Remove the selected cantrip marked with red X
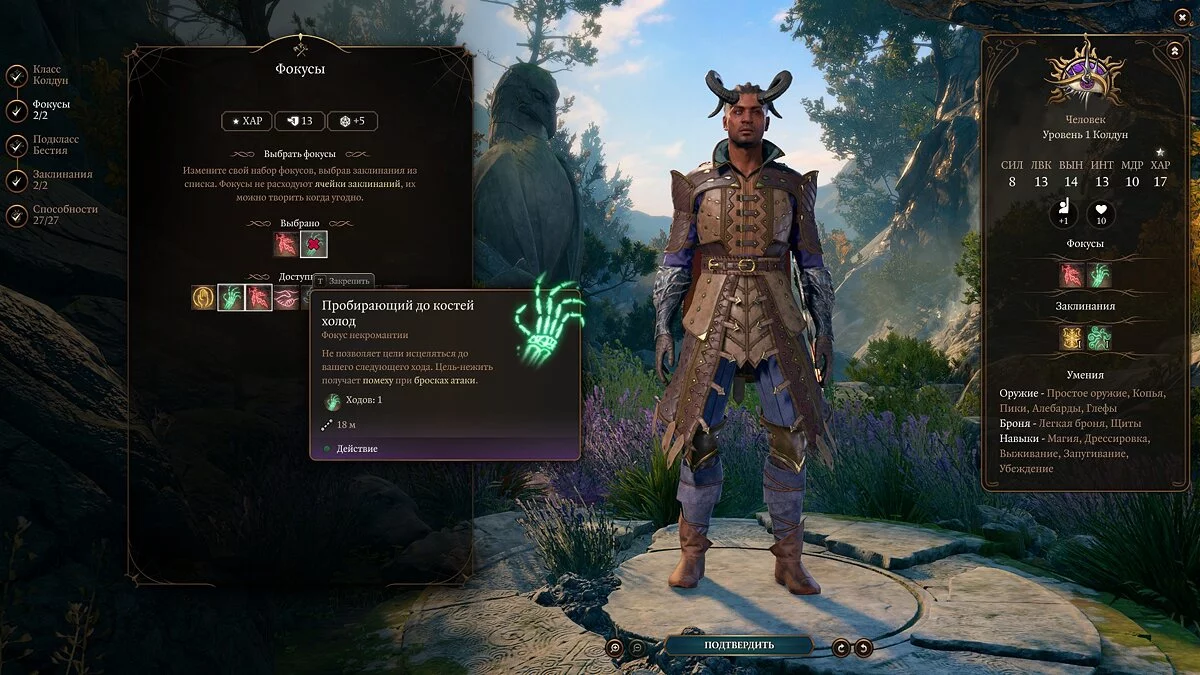The width and height of the screenshot is (1200, 675). point(314,244)
